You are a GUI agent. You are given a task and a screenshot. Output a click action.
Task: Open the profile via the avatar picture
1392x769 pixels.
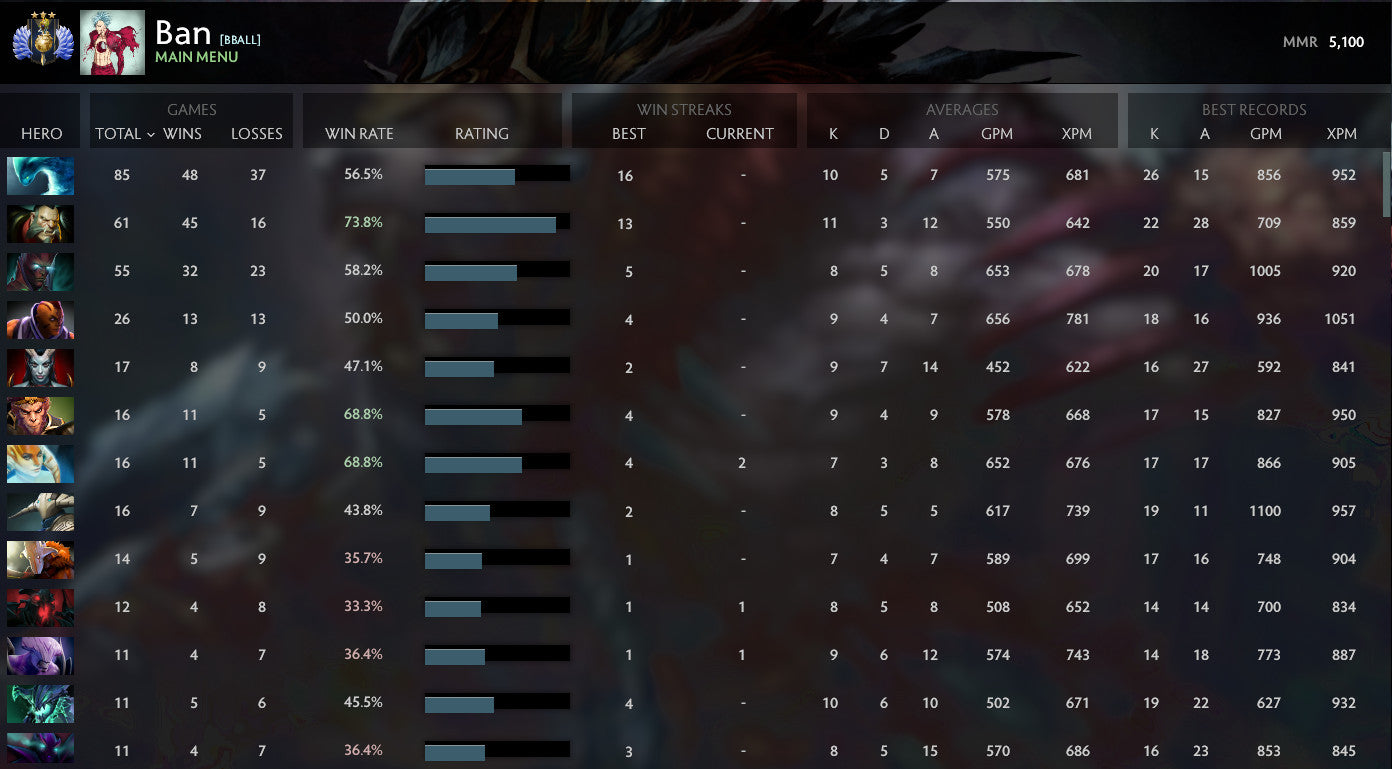click(x=112, y=42)
